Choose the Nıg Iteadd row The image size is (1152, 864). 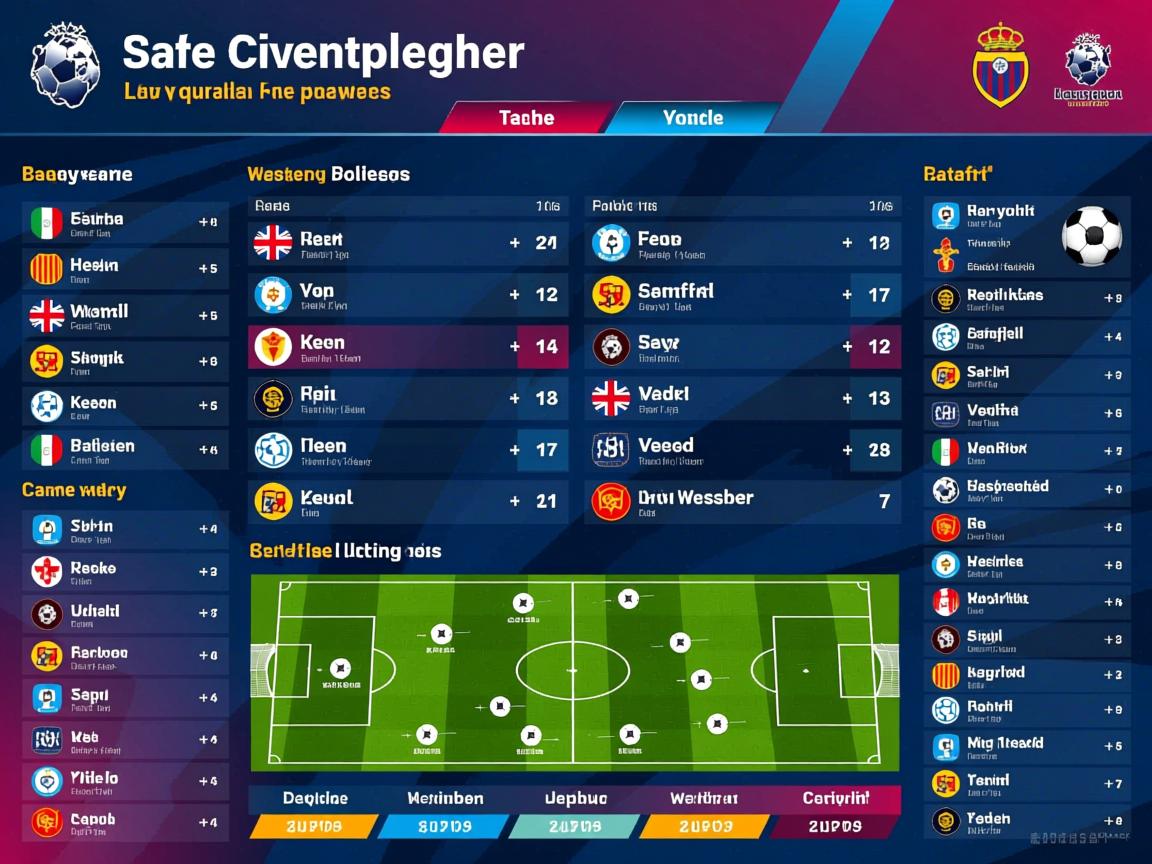(1027, 746)
